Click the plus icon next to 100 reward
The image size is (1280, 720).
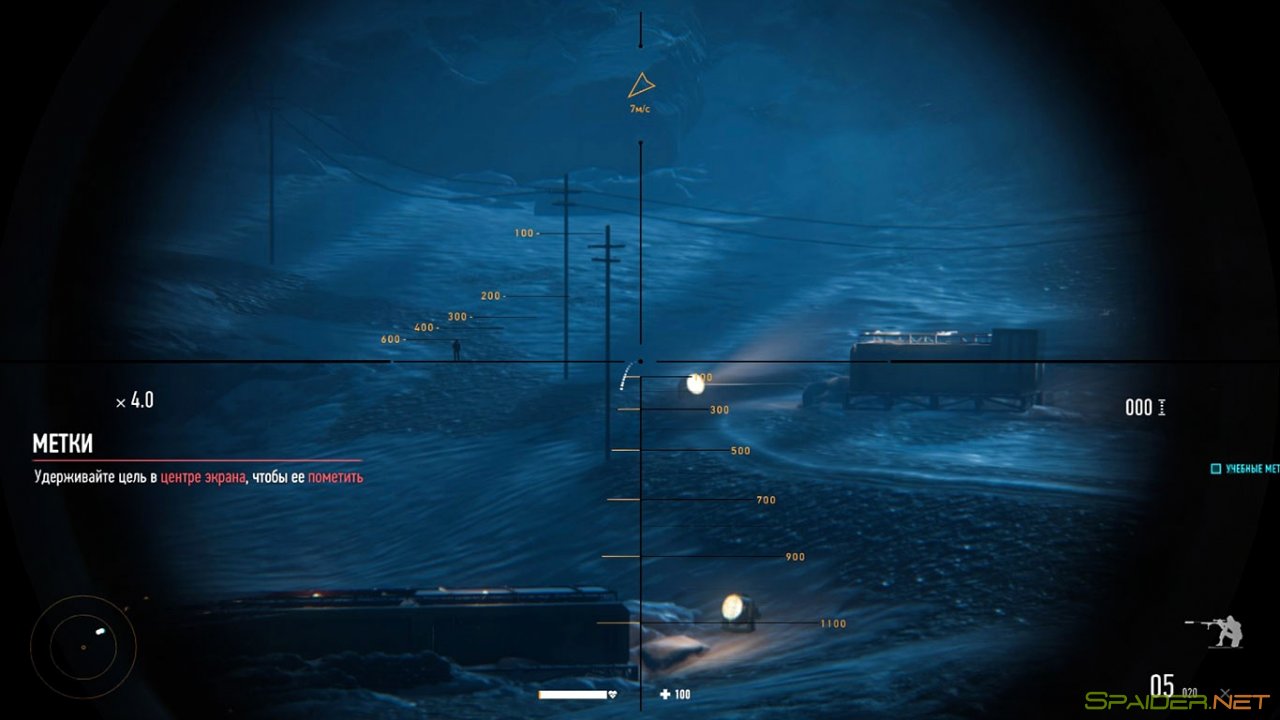pos(664,694)
